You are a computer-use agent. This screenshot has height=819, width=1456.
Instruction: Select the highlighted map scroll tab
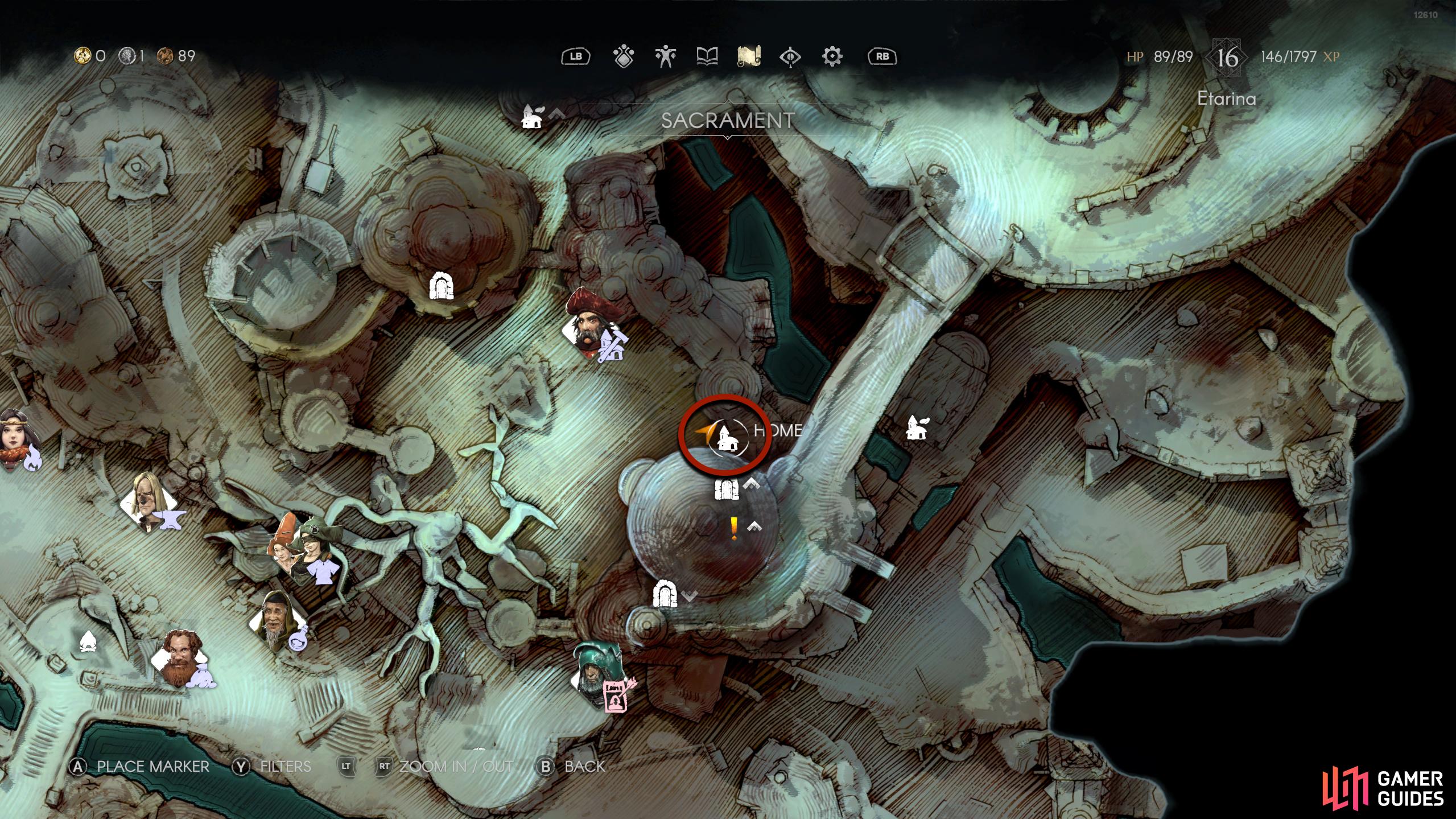[749, 56]
